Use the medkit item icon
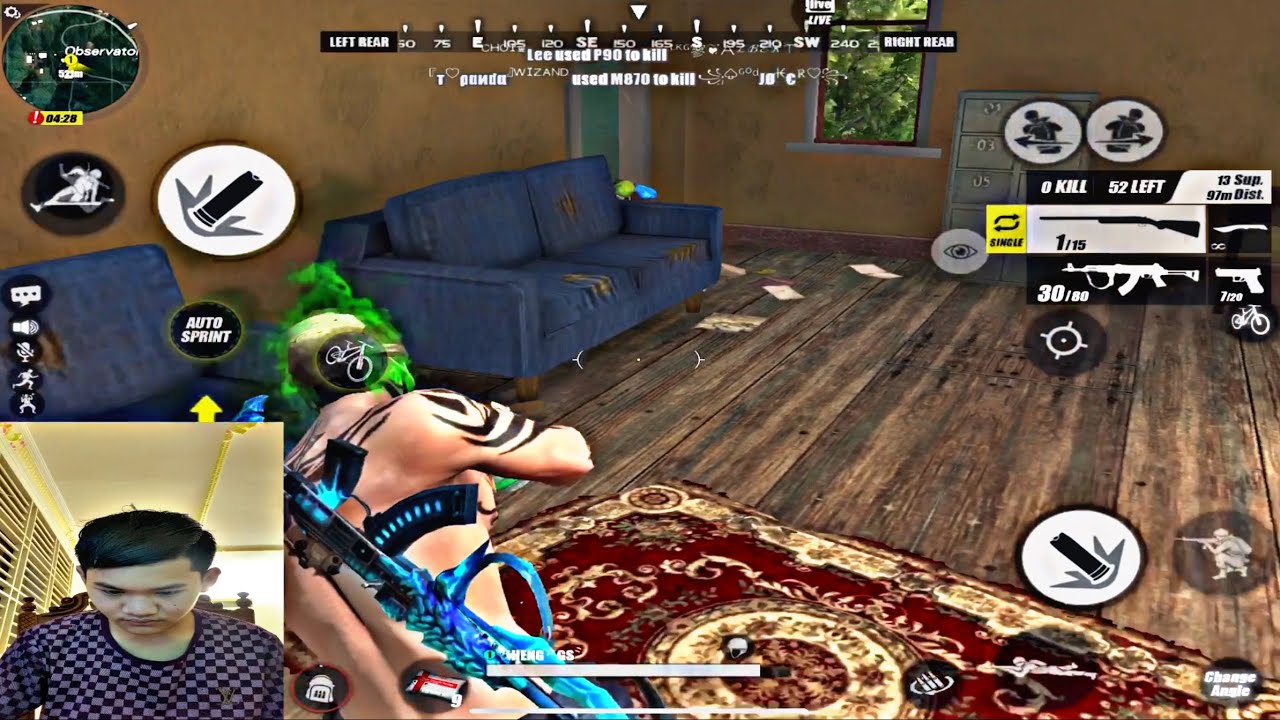 coord(436,686)
